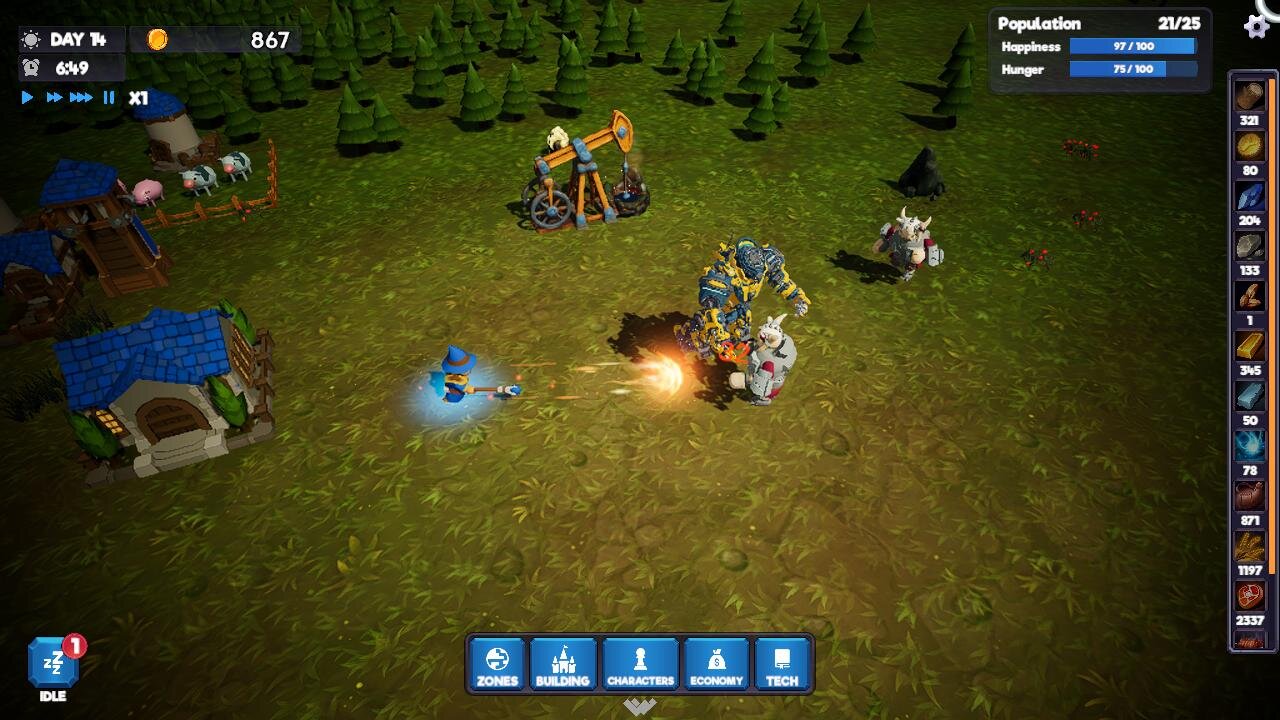Click the sun icon next to DAY 14
1280x720 pixels.
30,40
